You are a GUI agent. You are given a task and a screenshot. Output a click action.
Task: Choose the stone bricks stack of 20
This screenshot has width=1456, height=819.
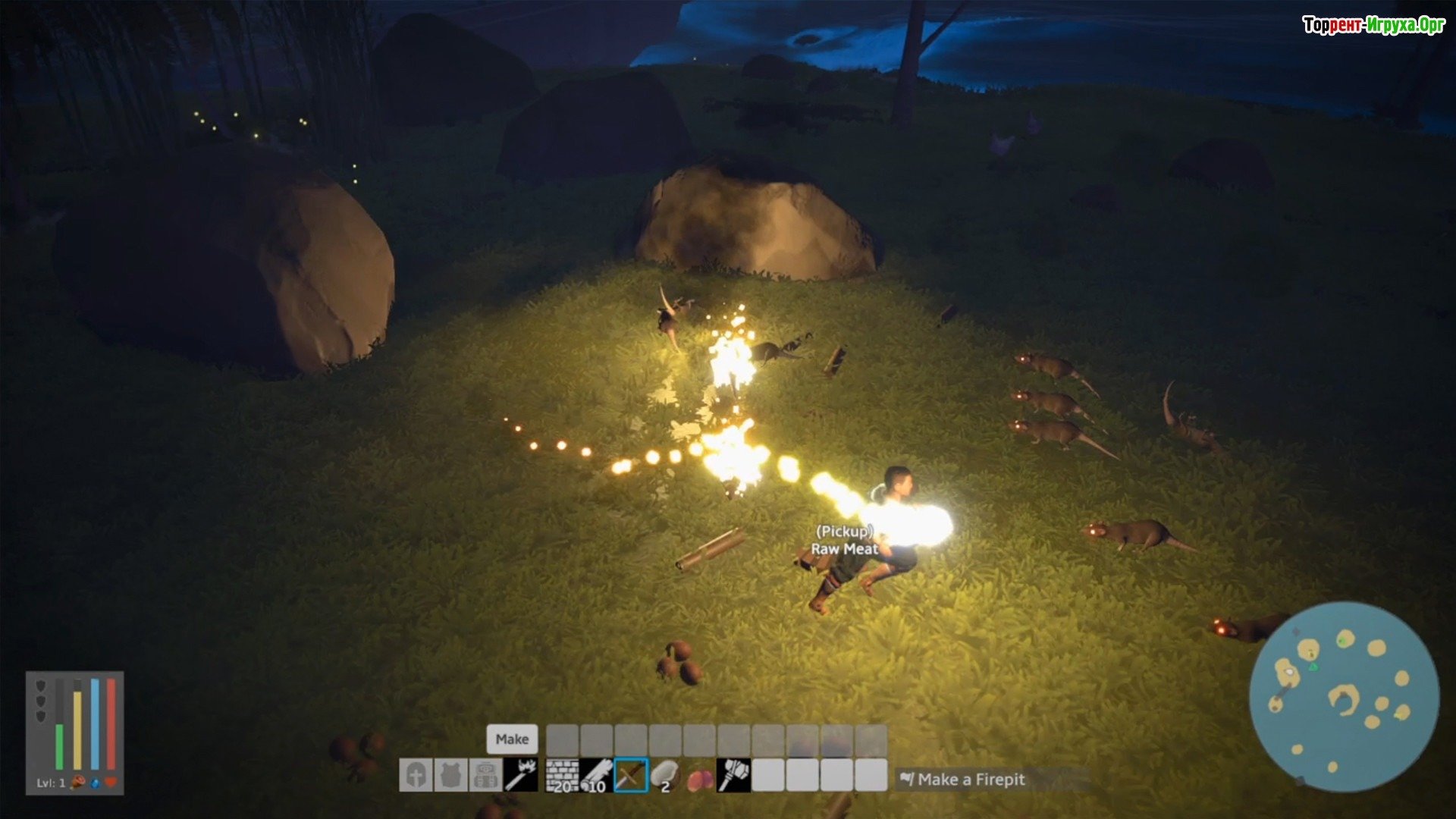[562, 776]
